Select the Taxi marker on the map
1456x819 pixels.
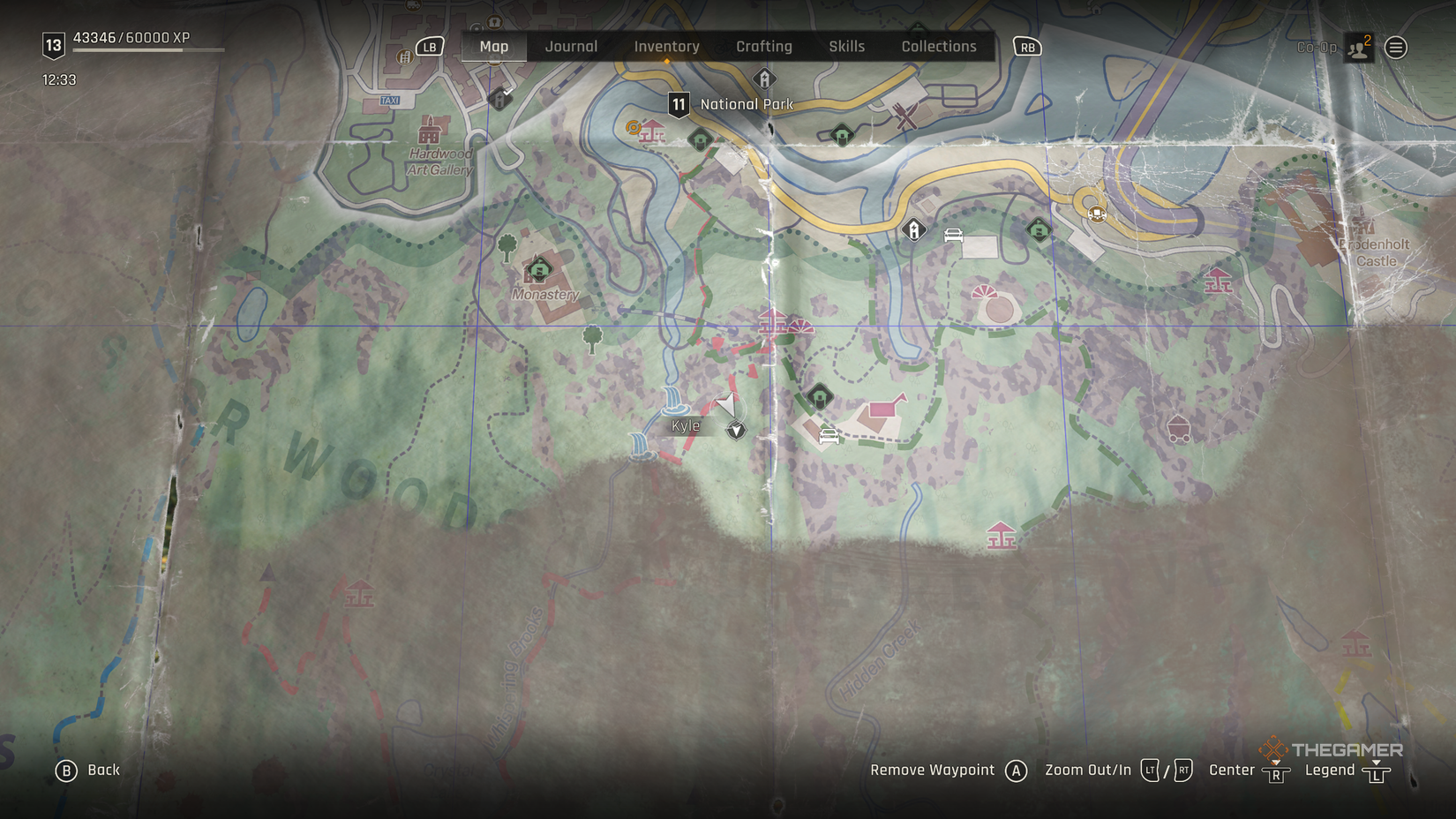[x=390, y=101]
